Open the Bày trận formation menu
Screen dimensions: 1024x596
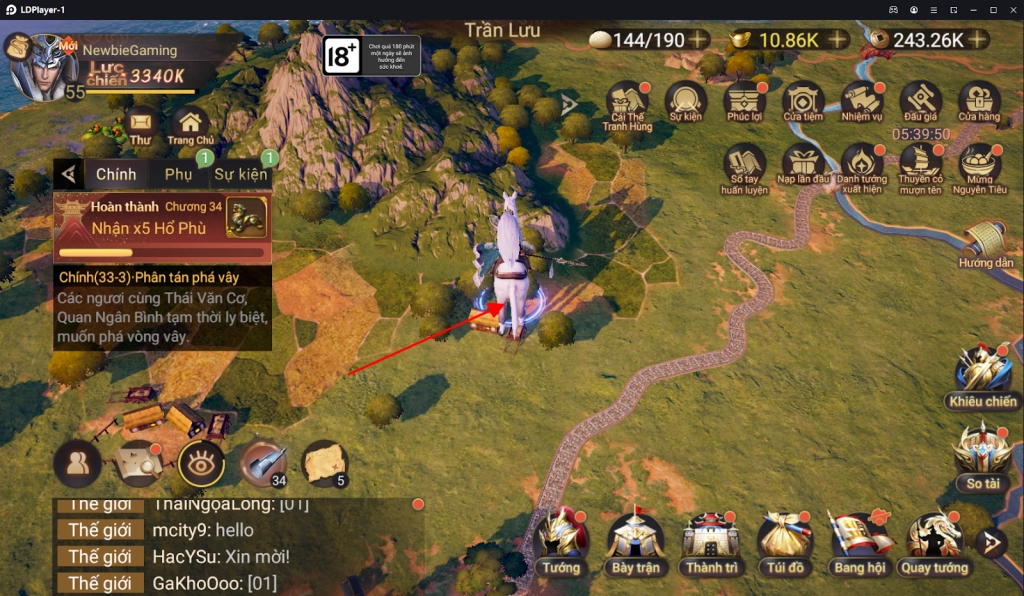636,540
